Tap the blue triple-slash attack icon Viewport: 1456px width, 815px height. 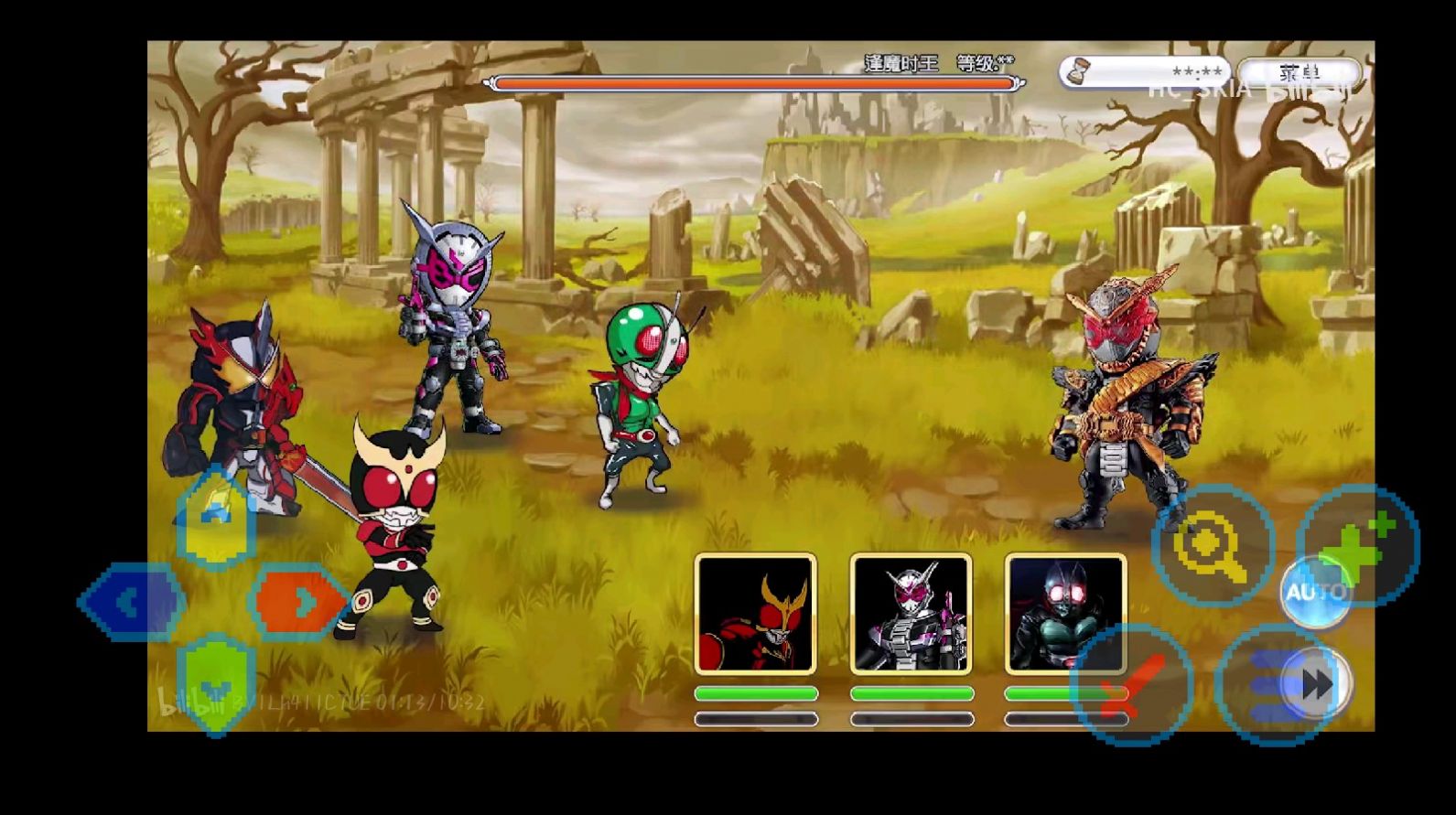click(x=1267, y=686)
